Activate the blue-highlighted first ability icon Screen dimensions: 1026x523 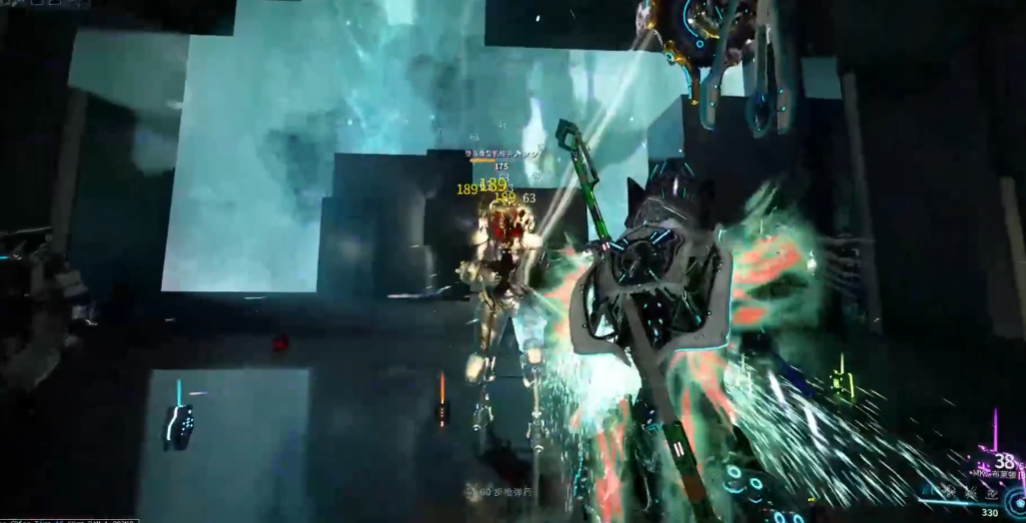(927, 491)
